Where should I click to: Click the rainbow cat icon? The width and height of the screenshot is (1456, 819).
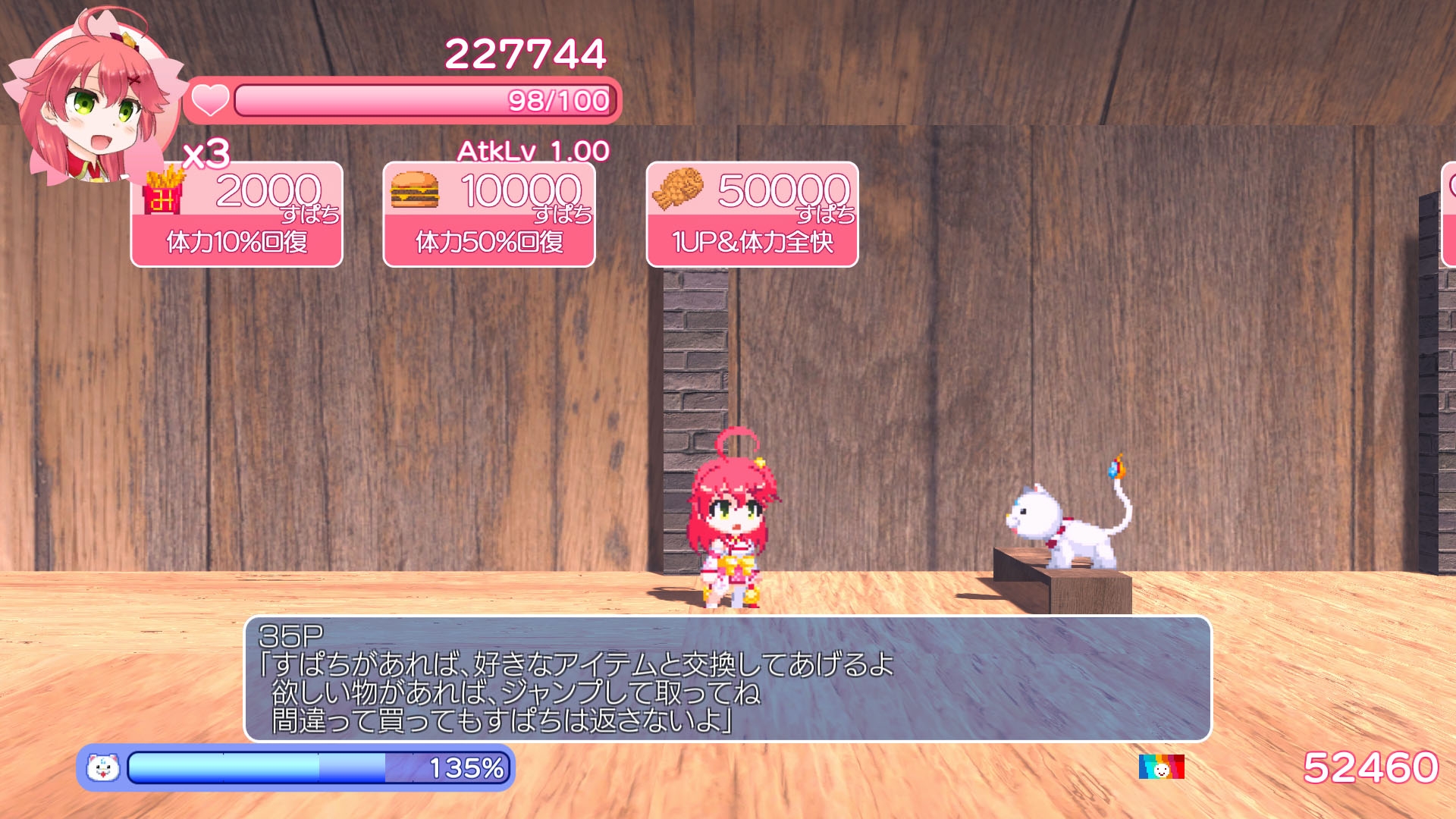pyautogui.click(x=1161, y=767)
